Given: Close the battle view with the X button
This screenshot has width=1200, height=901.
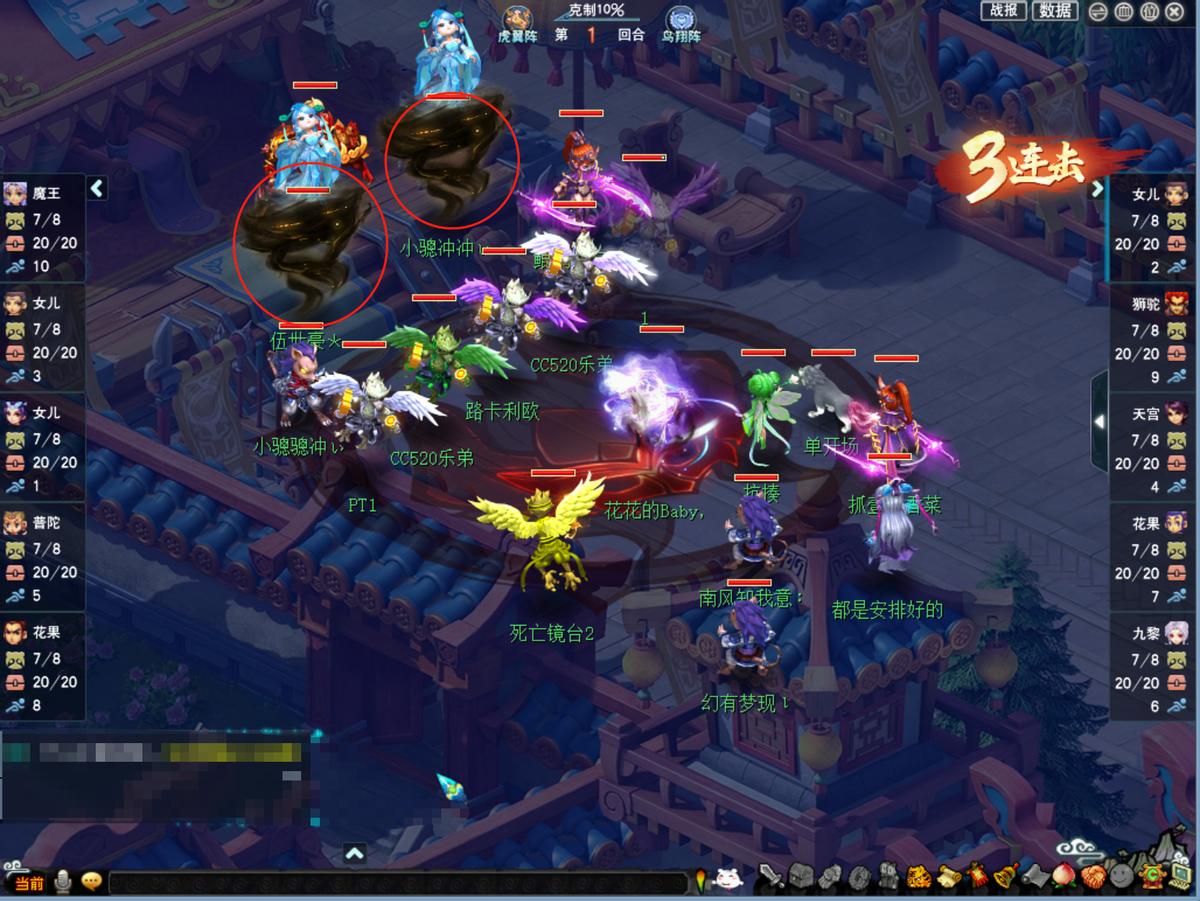Looking at the screenshot, I should pyautogui.click(x=1174, y=12).
